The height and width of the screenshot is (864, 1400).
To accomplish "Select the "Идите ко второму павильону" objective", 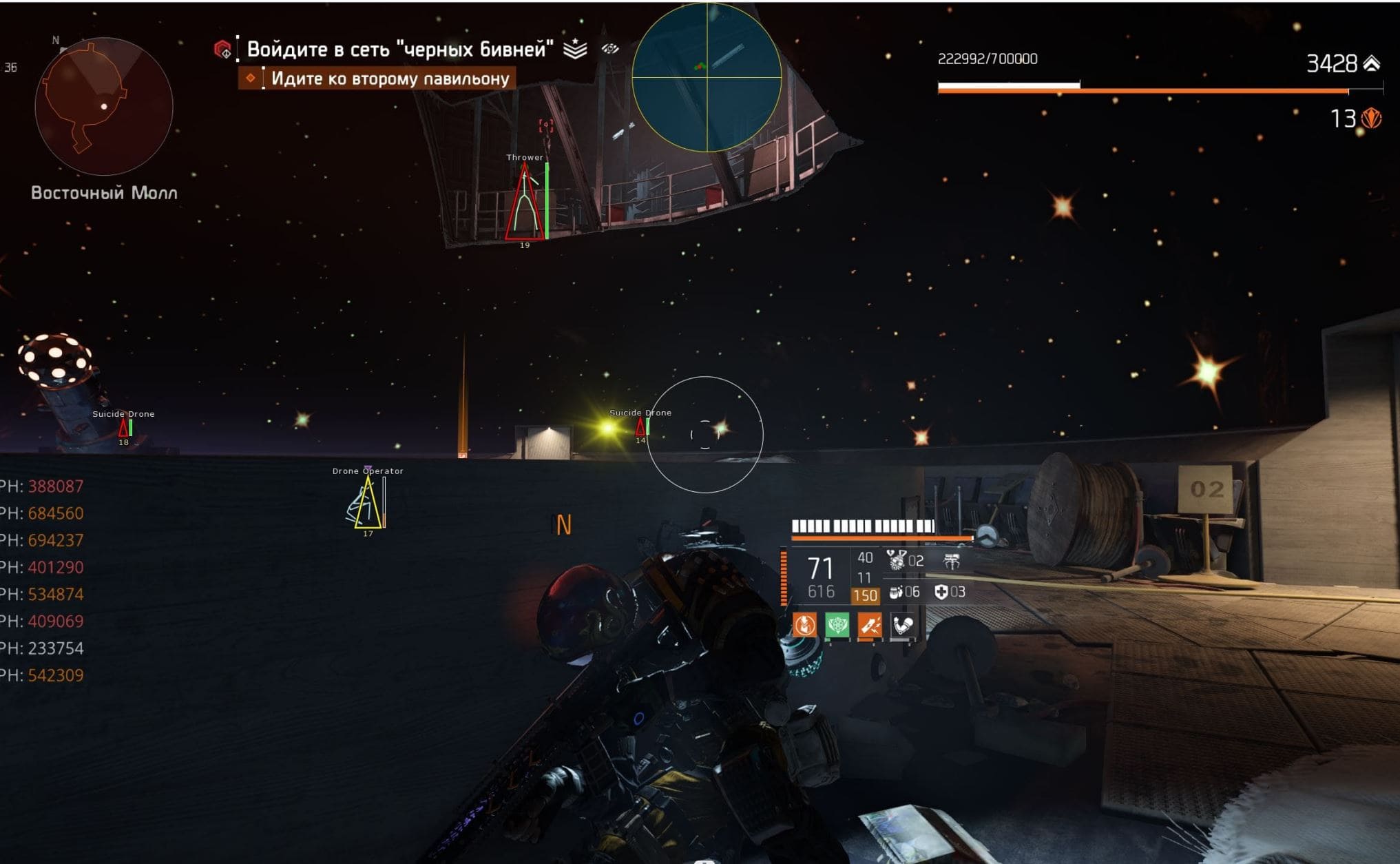I will (390, 79).
